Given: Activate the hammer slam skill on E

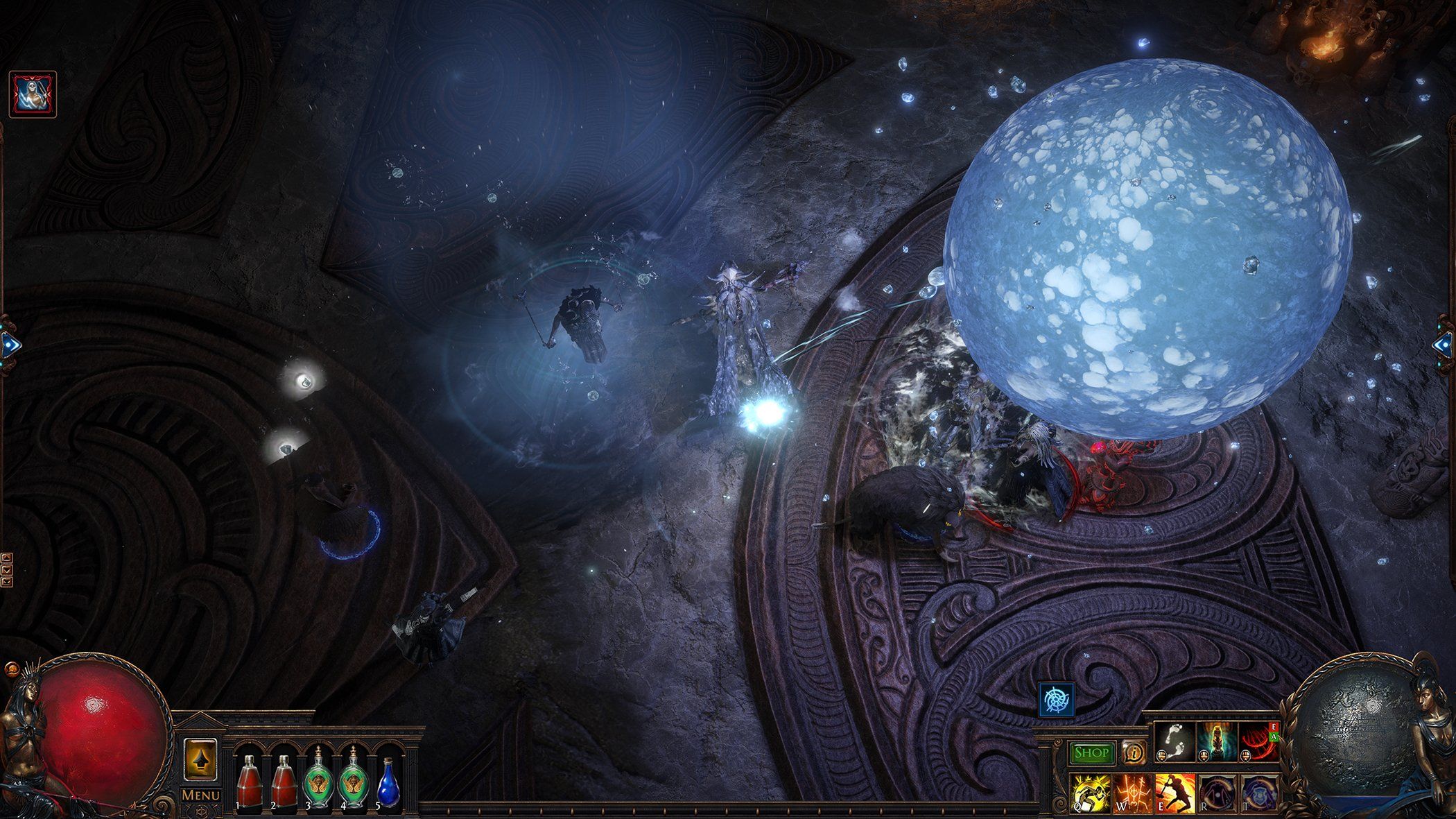Looking at the screenshot, I should (1174, 793).
